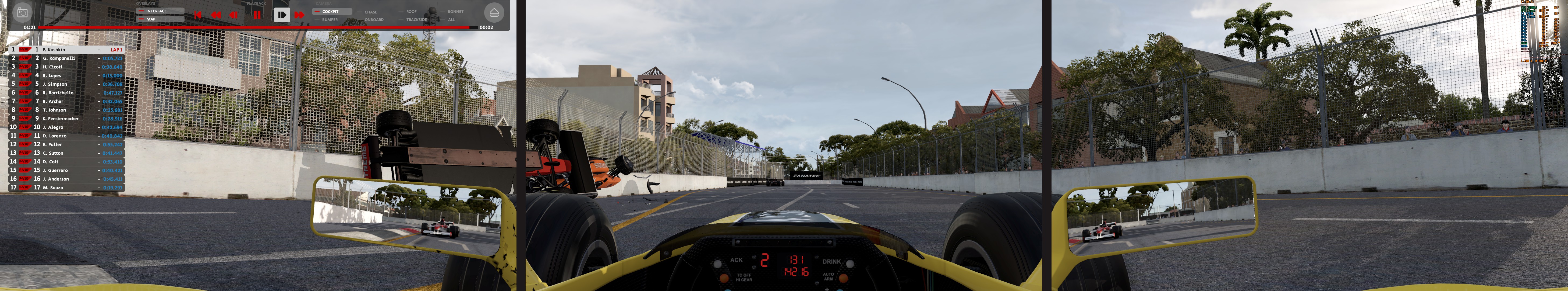Switch to the Chase camera
The height and width of the screenshot is (291, 1568).
tap(371, 12)
